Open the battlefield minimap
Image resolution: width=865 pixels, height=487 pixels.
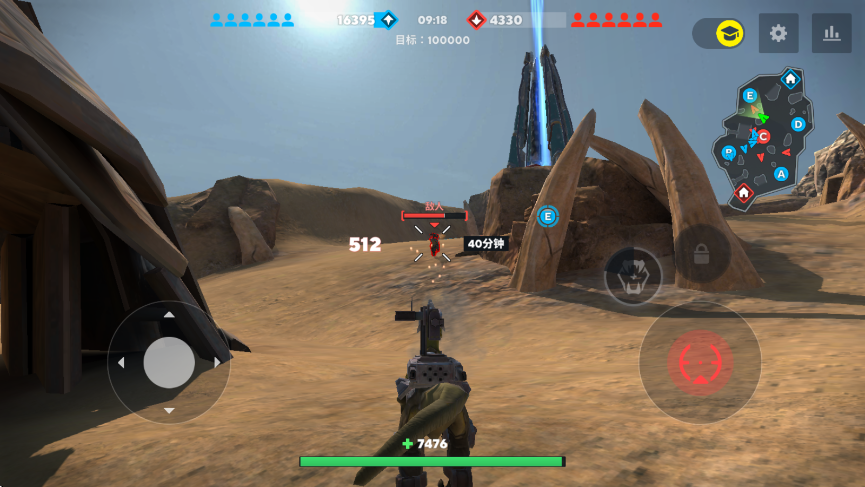765,138
